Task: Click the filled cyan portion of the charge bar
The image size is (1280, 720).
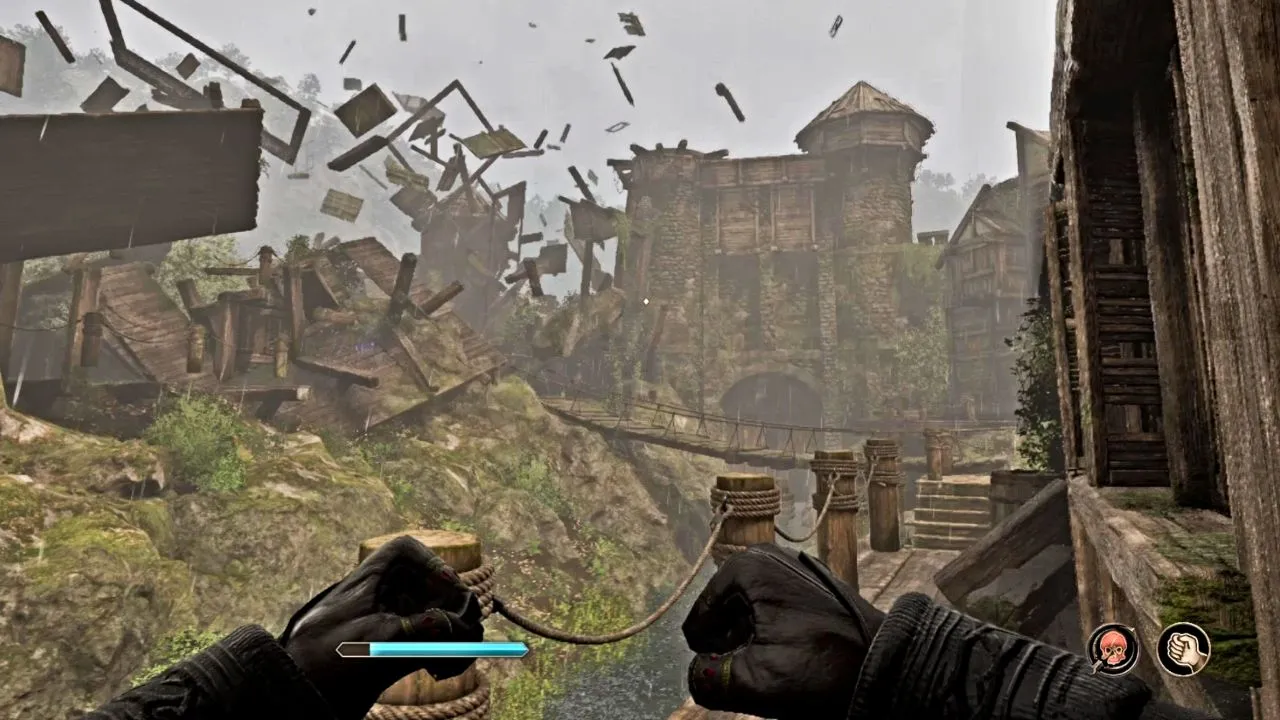Action: click(450, 648)
